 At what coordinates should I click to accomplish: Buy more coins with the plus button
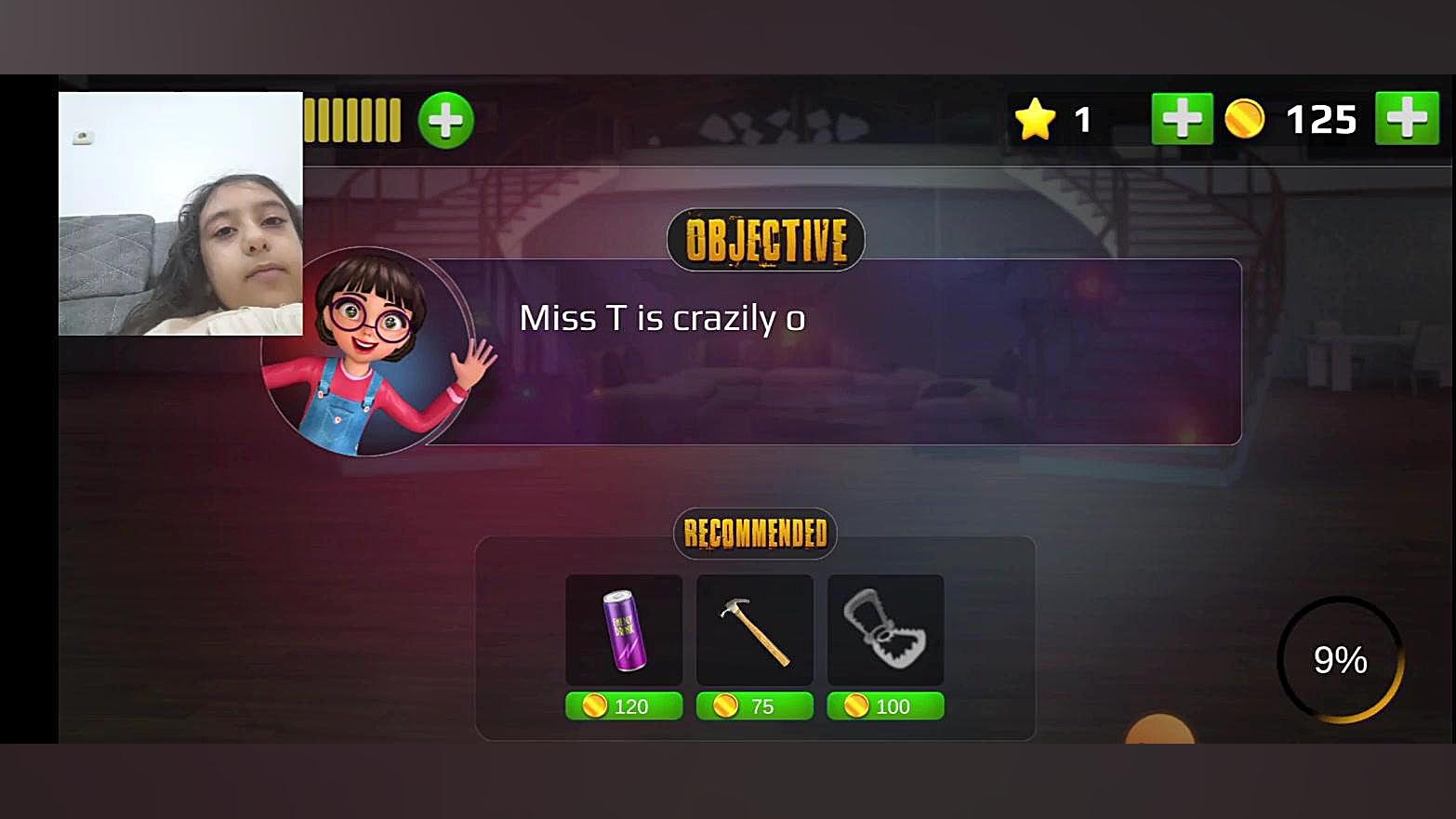(x=1407, y=118)
